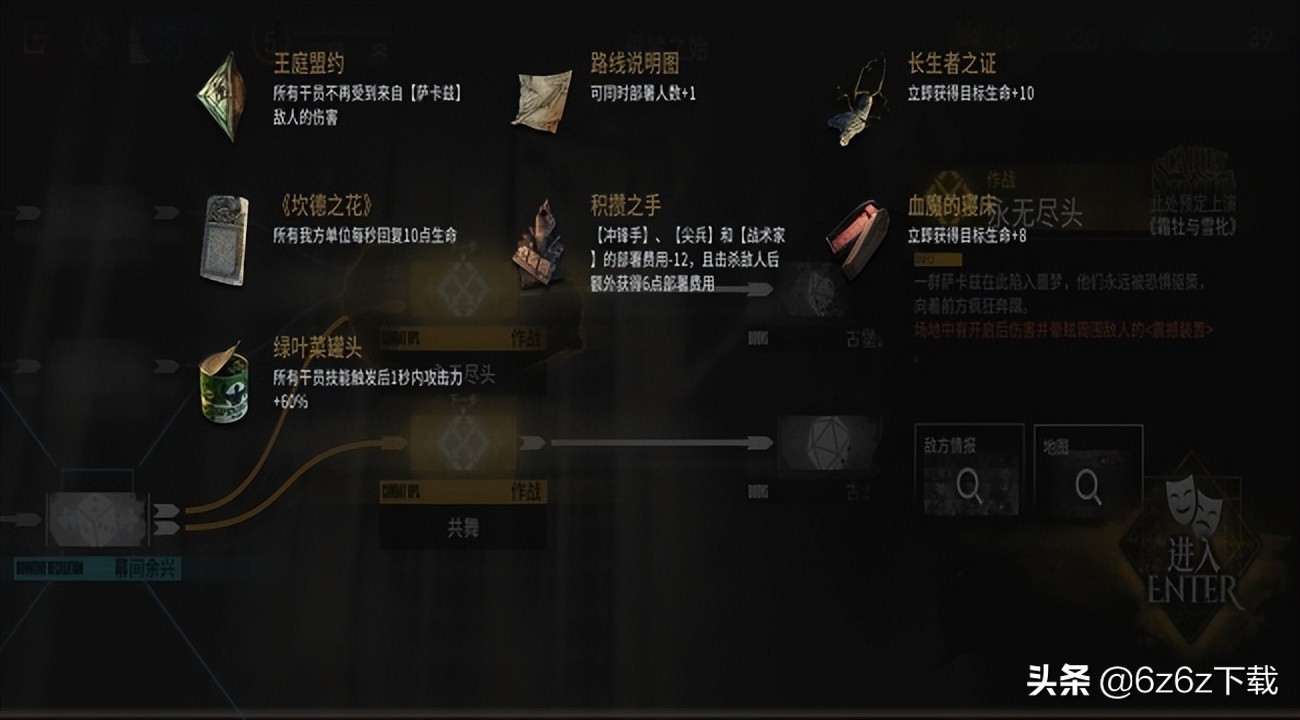
Task: Inspect the 长生者之证 beetle relic icon
Action: (860, 100)
